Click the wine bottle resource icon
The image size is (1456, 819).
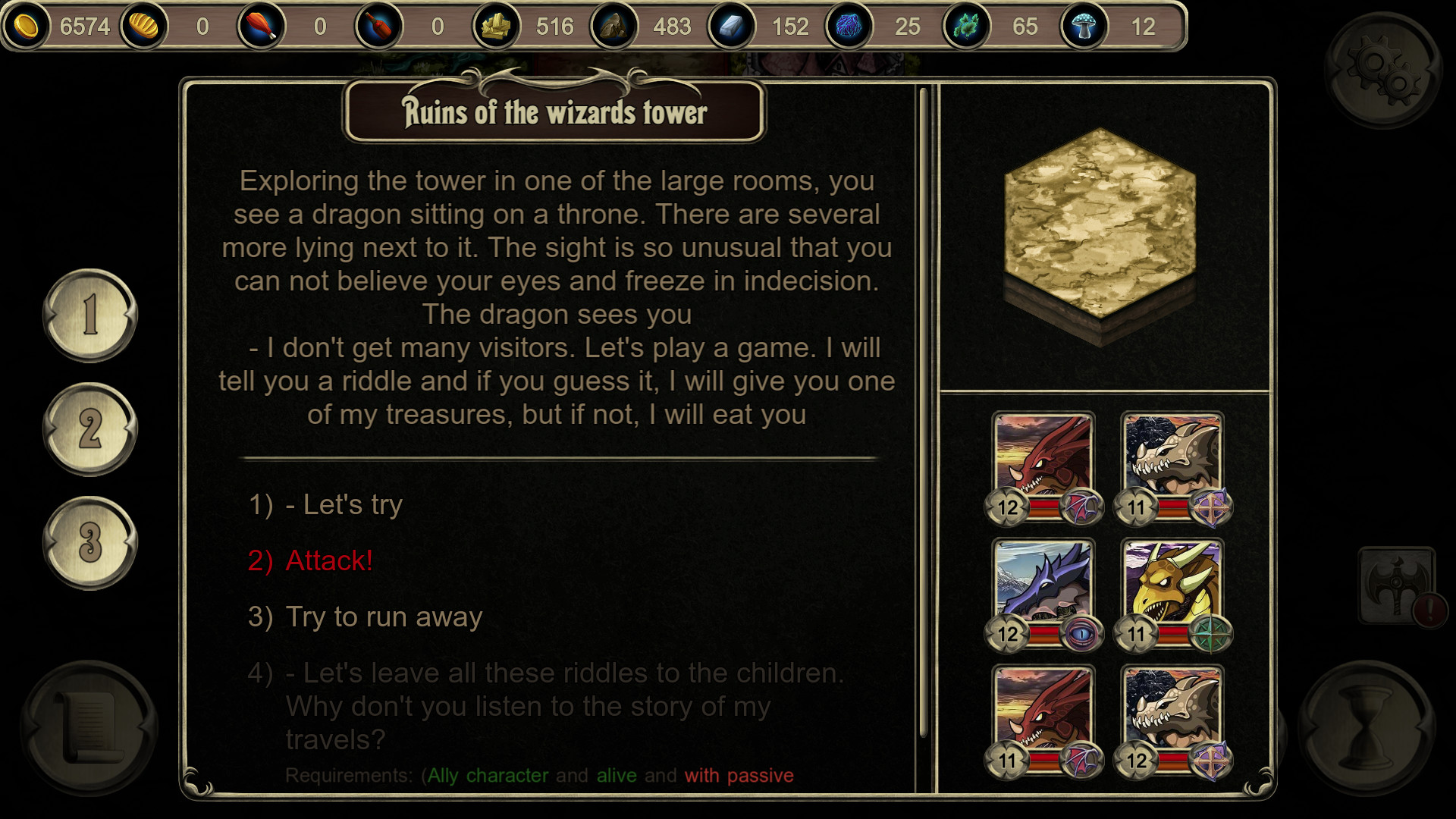(378, 27)
